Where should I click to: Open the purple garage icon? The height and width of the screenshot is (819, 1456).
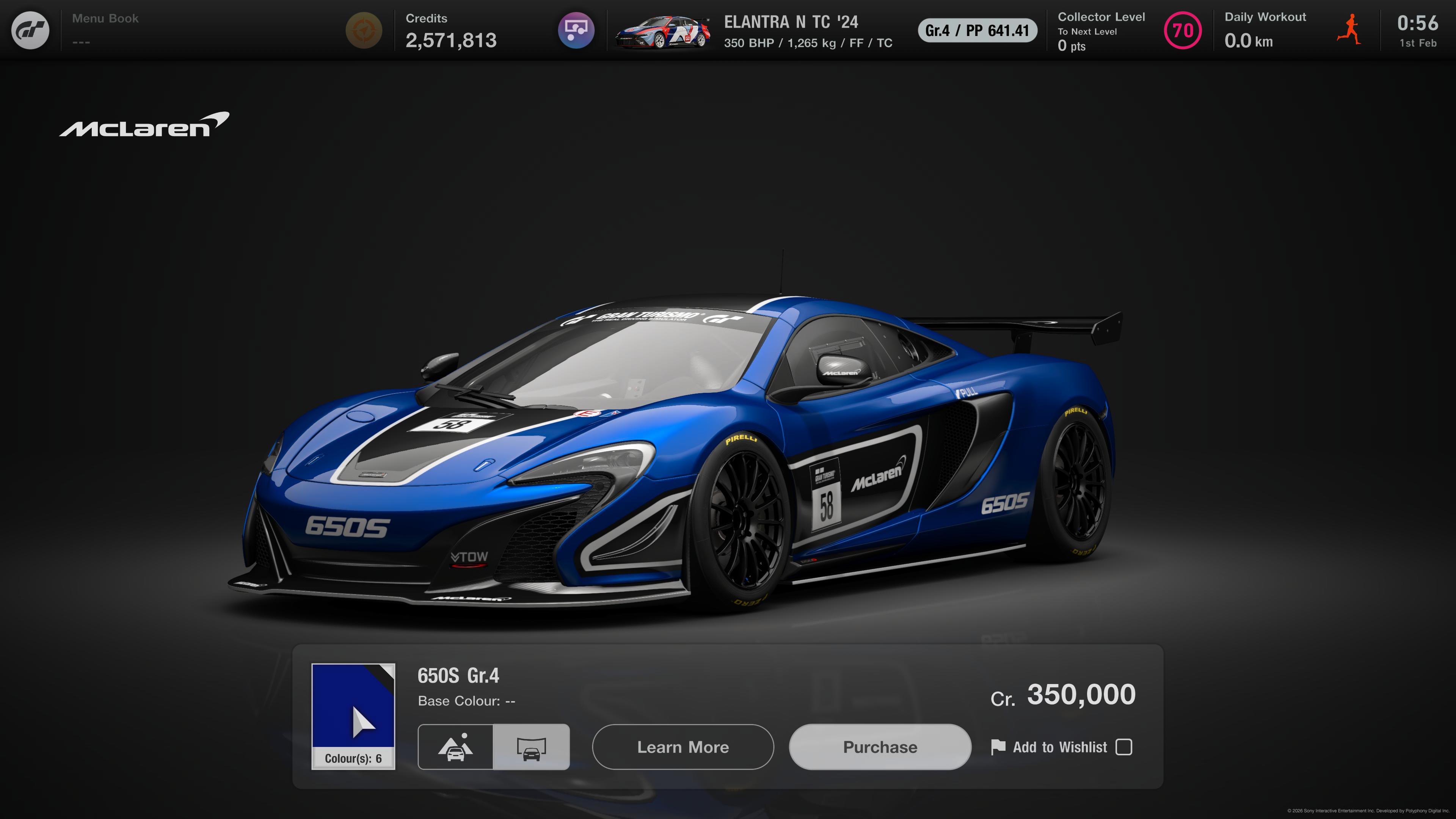click(576, 30)
